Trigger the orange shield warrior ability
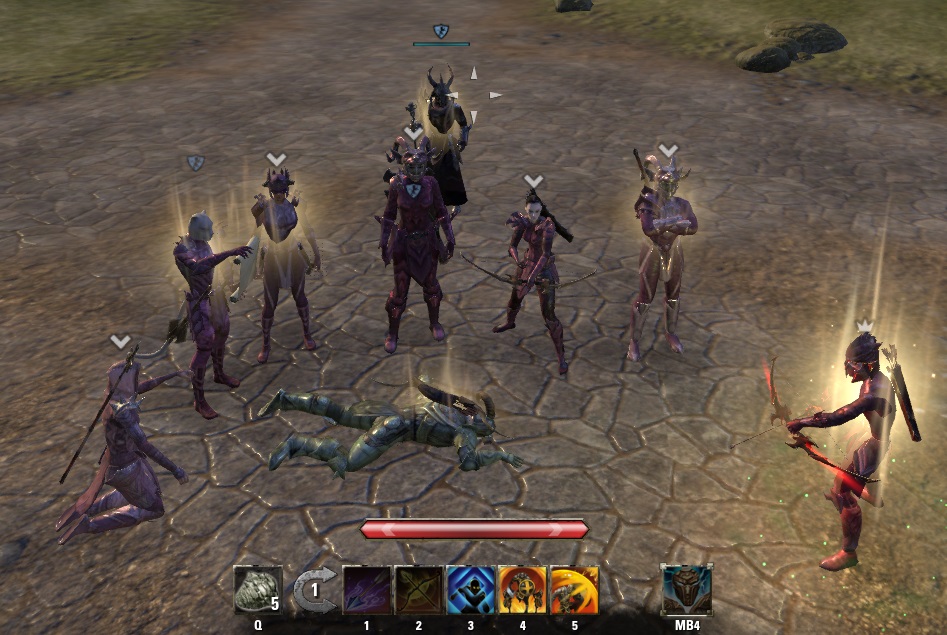Screen dimensions: 947x635 [x=522, y=590]
